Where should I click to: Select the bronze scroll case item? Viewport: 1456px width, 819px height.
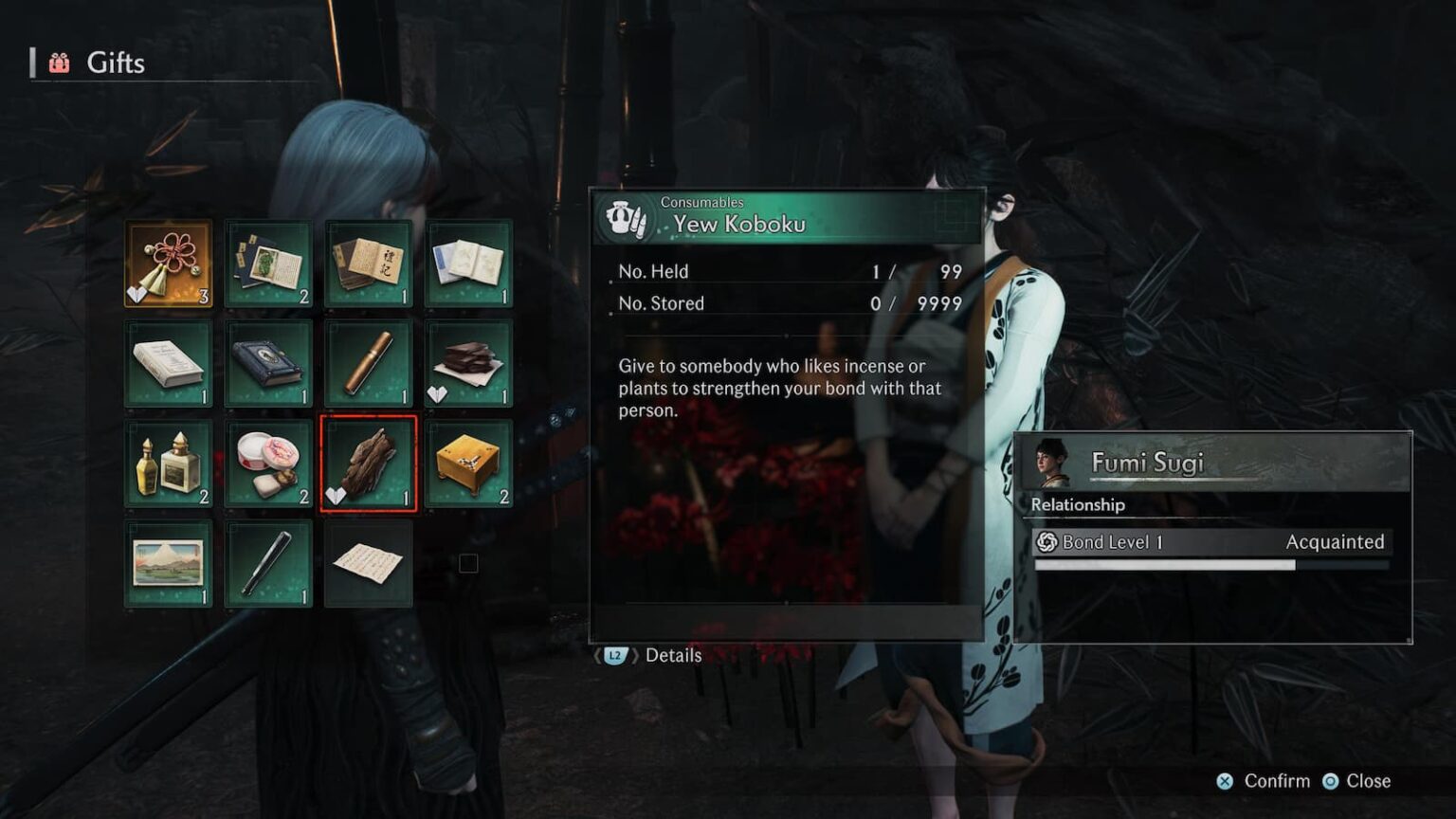[368, 365]
